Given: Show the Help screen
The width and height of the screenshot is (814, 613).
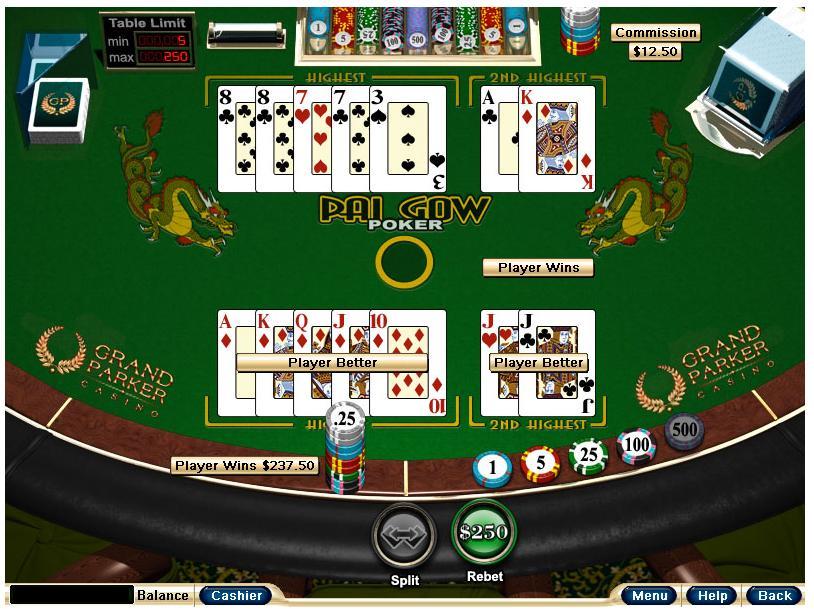Looking at the screenshot, I should (712, 596).
